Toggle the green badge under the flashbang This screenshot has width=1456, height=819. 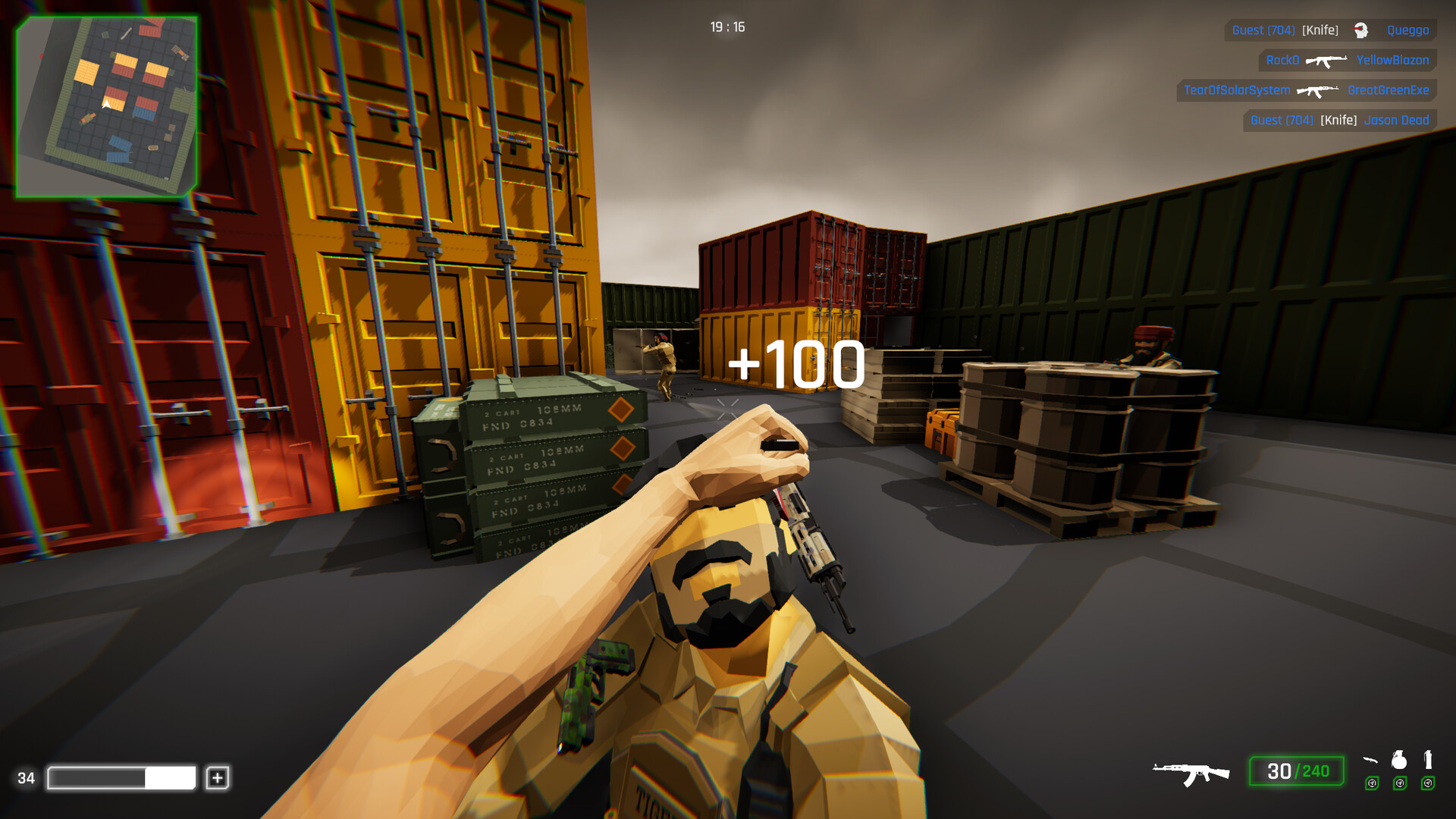pos(1426,783)
